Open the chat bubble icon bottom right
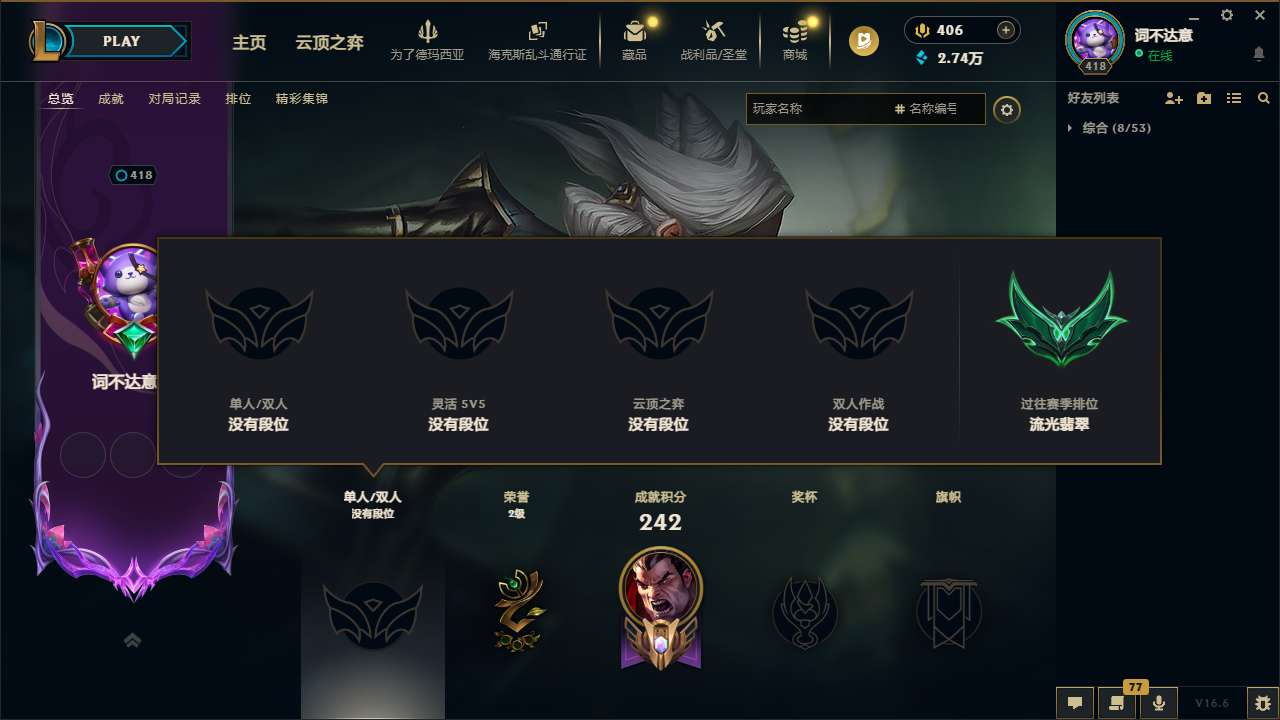 (1075, 703)
